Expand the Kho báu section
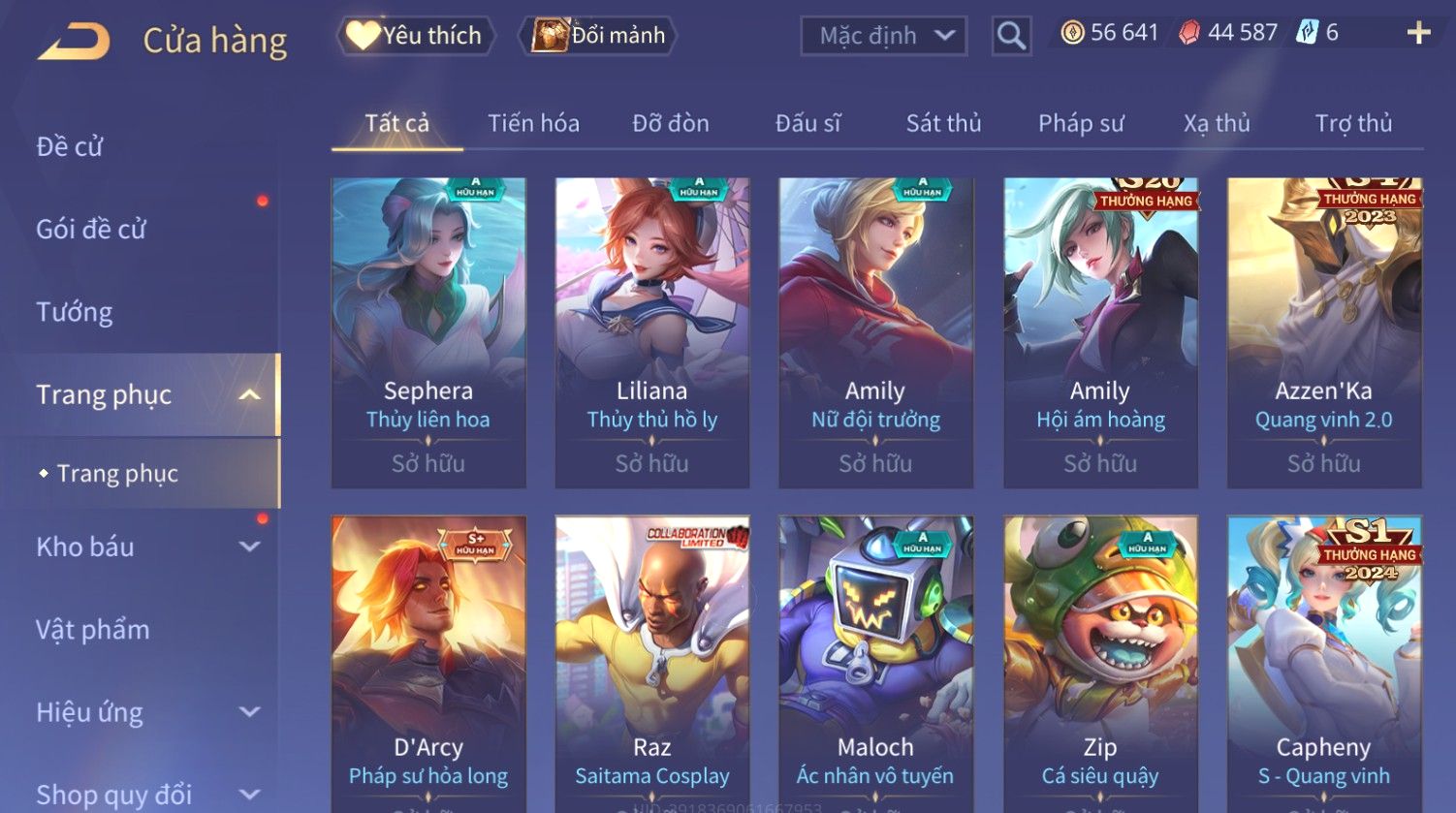The width and height of the screenshot is (1456, 813). pos(145,547)
